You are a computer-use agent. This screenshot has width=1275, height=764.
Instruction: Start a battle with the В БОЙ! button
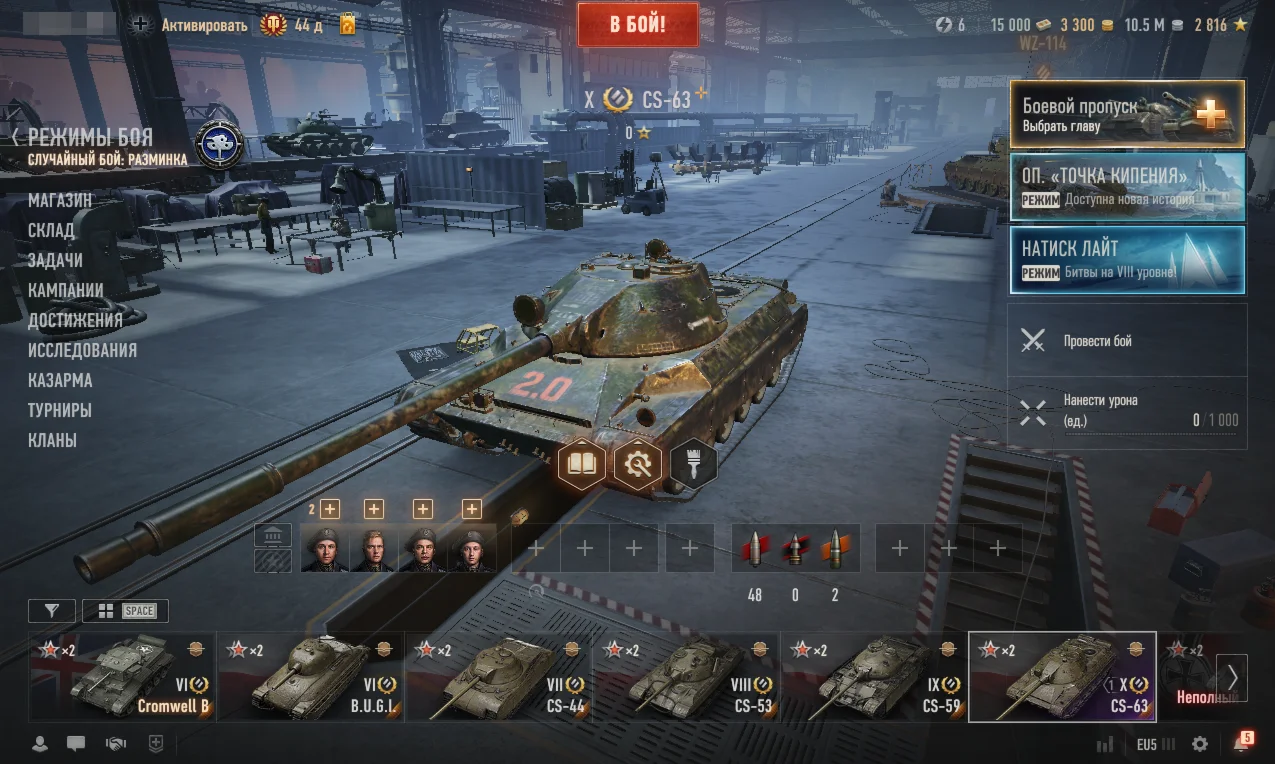[637, 24]
